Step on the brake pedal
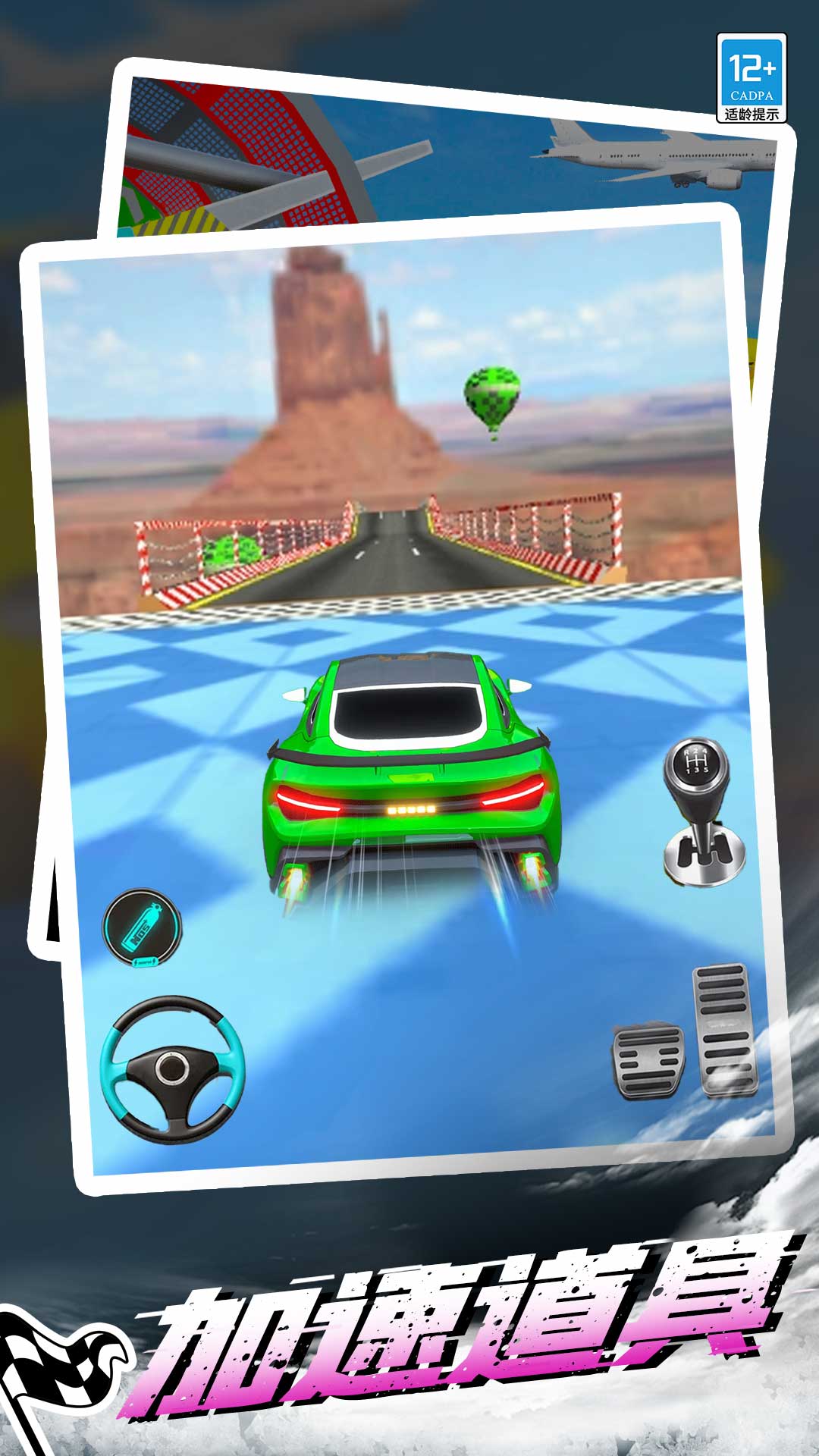The height and width of the screenshot is (1456, 819). click(x=648, y=1060)
